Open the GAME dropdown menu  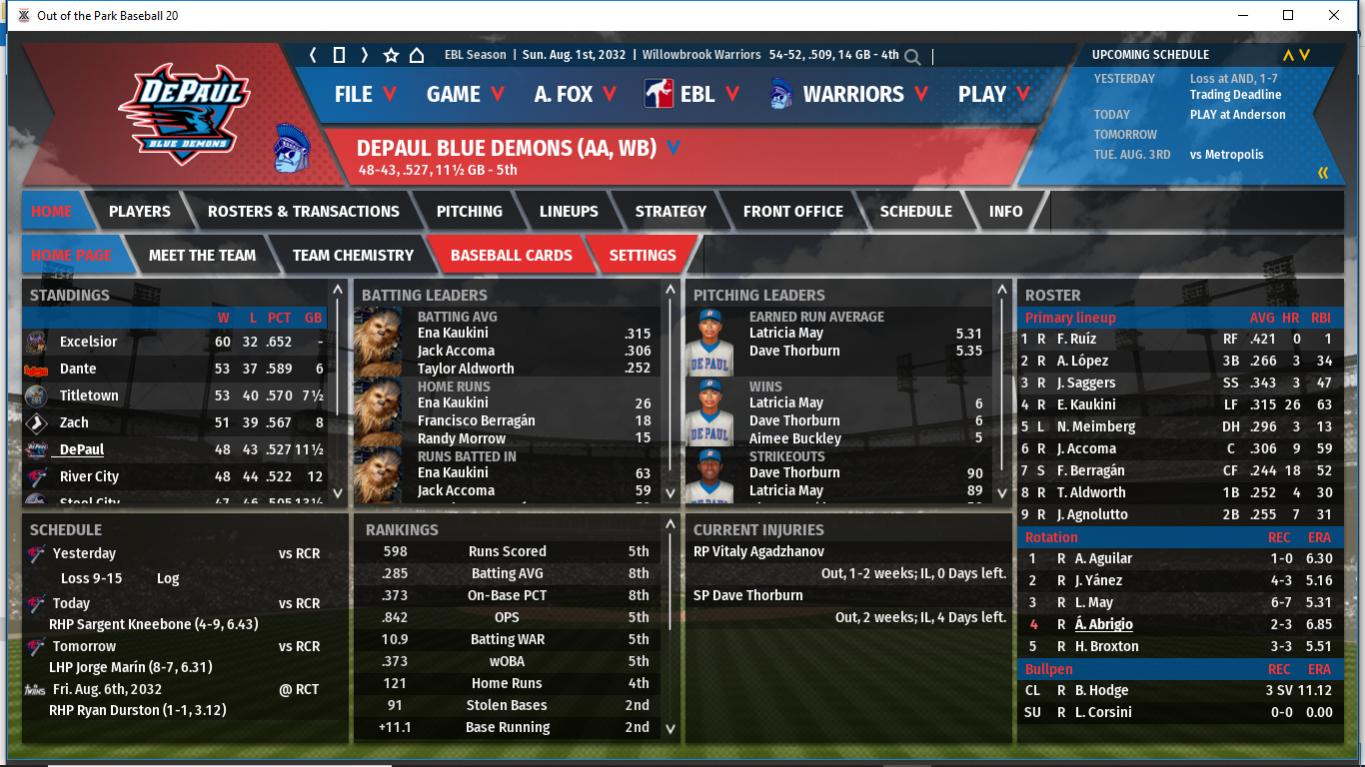point(465,94)
